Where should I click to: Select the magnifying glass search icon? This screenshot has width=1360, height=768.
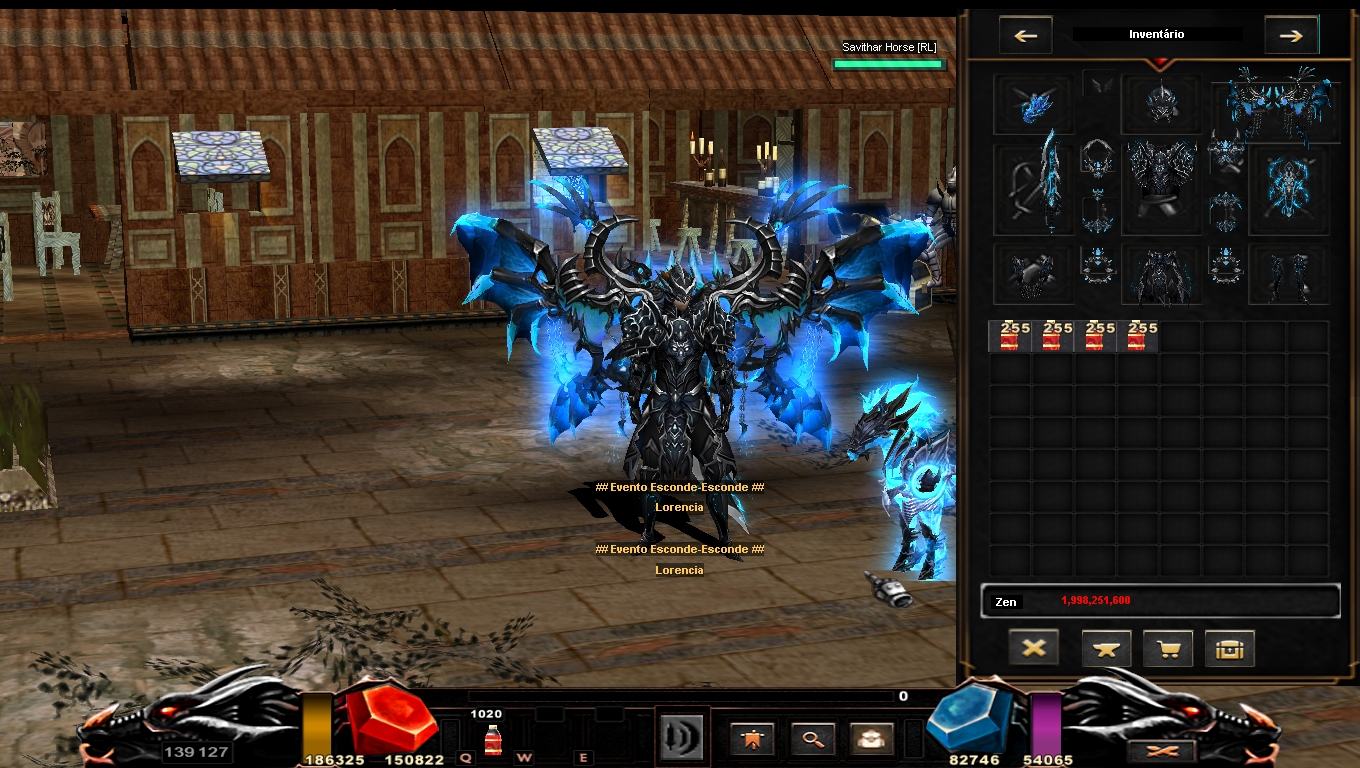pyautogui.click(x=812, y=738)
